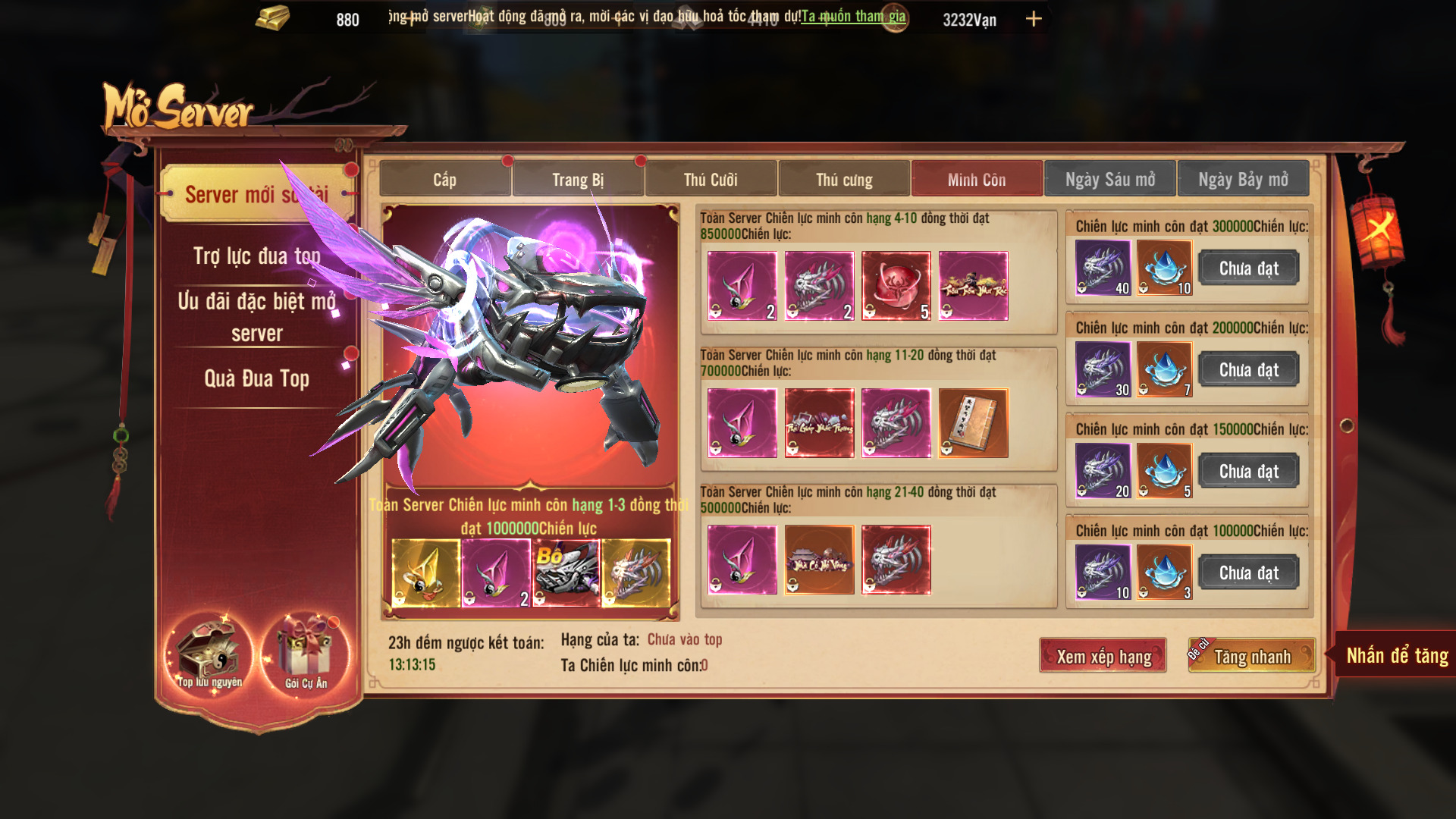The width and height of the screenshot is (1456, 819).
Task: Claim the 300000 Chiến lực reward button
Action: tap(1248, 268)
